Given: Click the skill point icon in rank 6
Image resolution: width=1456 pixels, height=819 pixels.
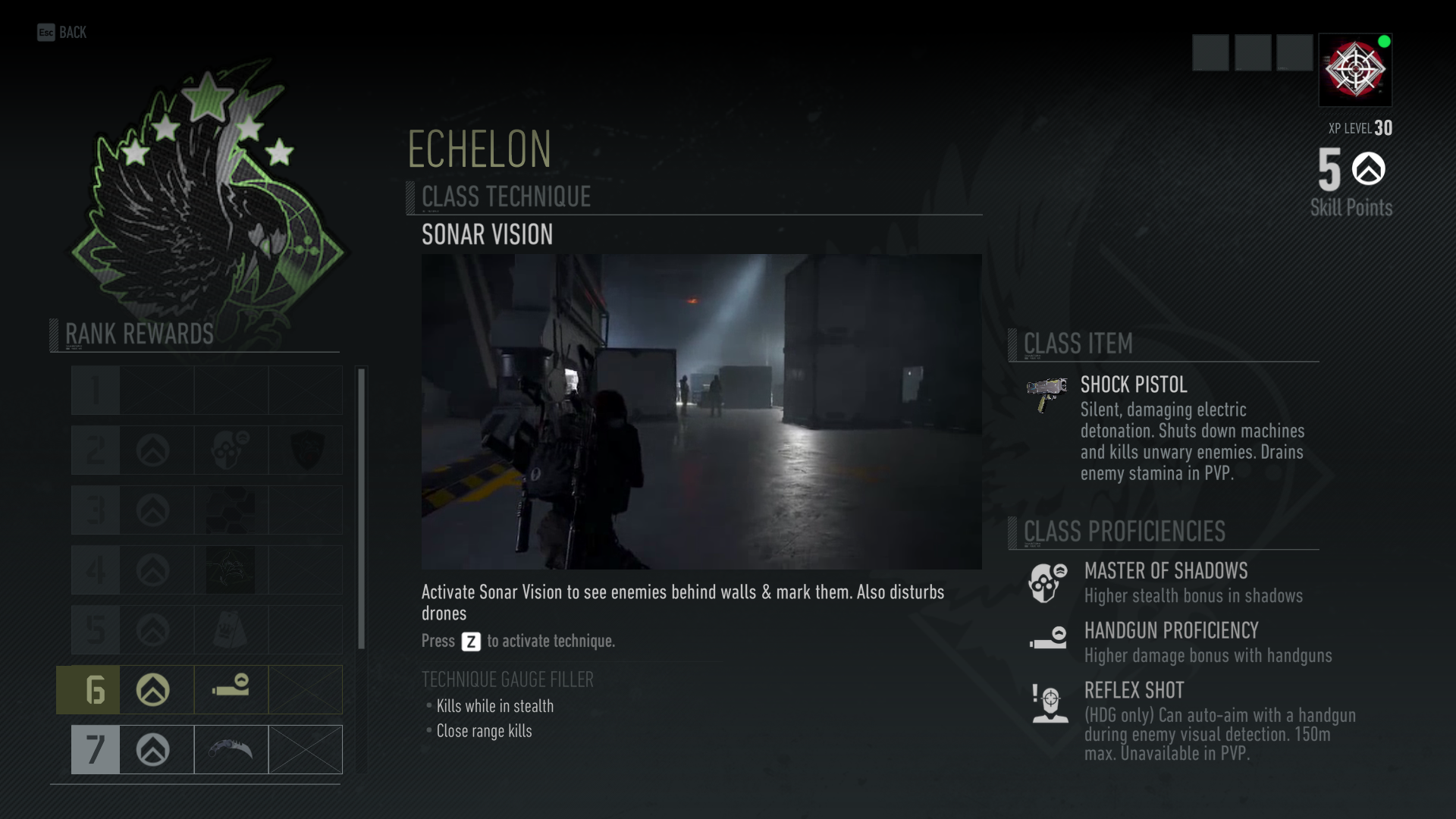Looking at the screenshot, I should click(x=154, y=689).
